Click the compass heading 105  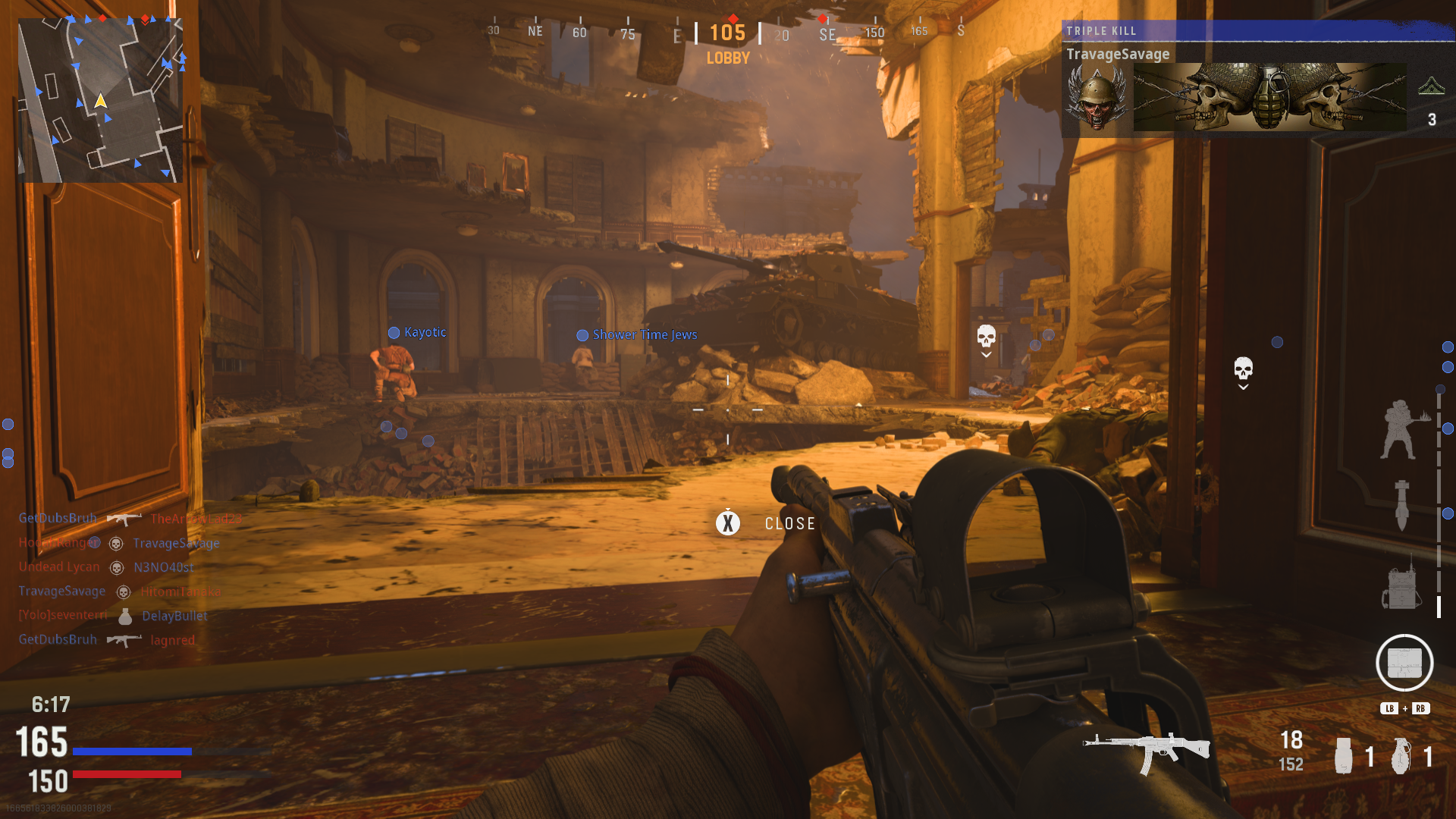pos(727,33)
